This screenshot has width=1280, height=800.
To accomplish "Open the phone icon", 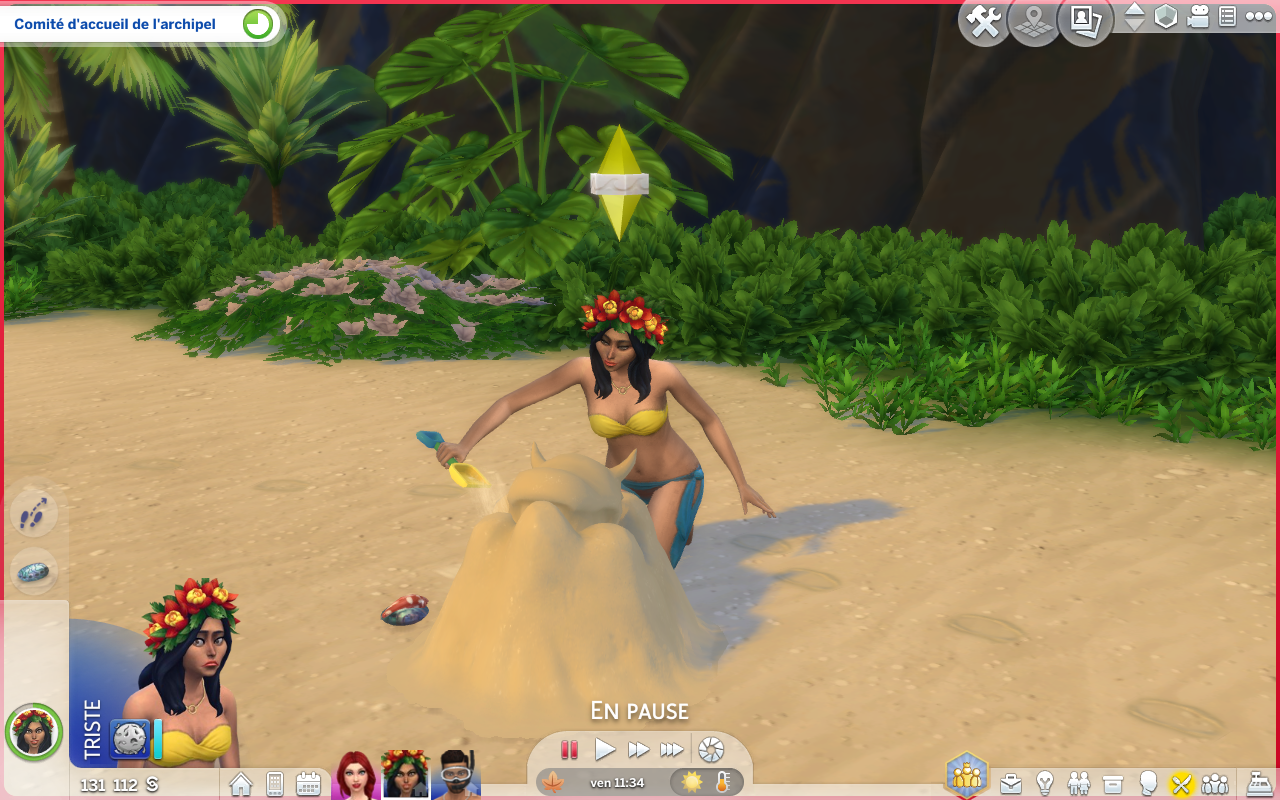I will pyautogui.click(x=274, y=784).
